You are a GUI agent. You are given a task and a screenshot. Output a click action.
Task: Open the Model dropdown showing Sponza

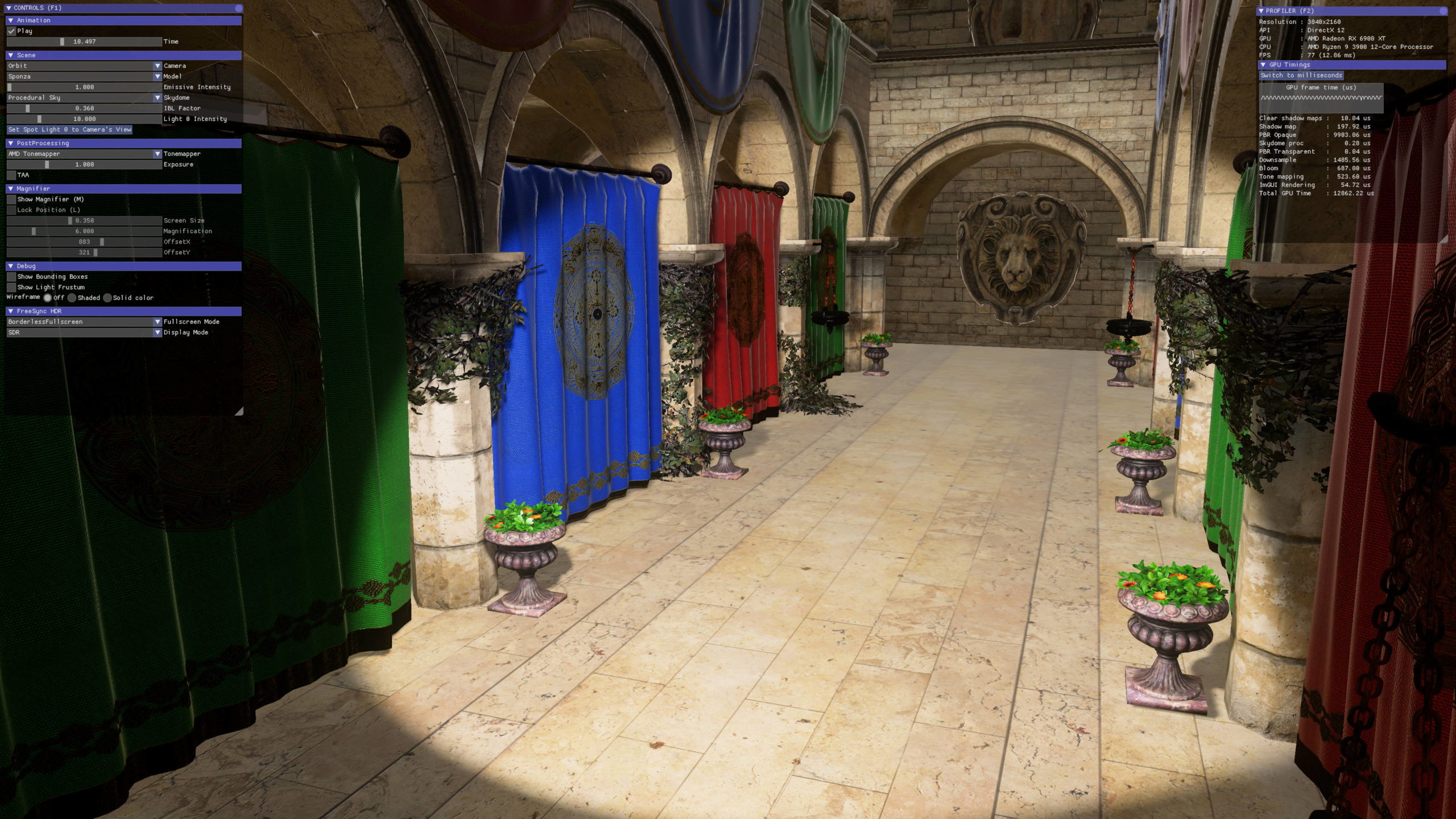(84, 76)
